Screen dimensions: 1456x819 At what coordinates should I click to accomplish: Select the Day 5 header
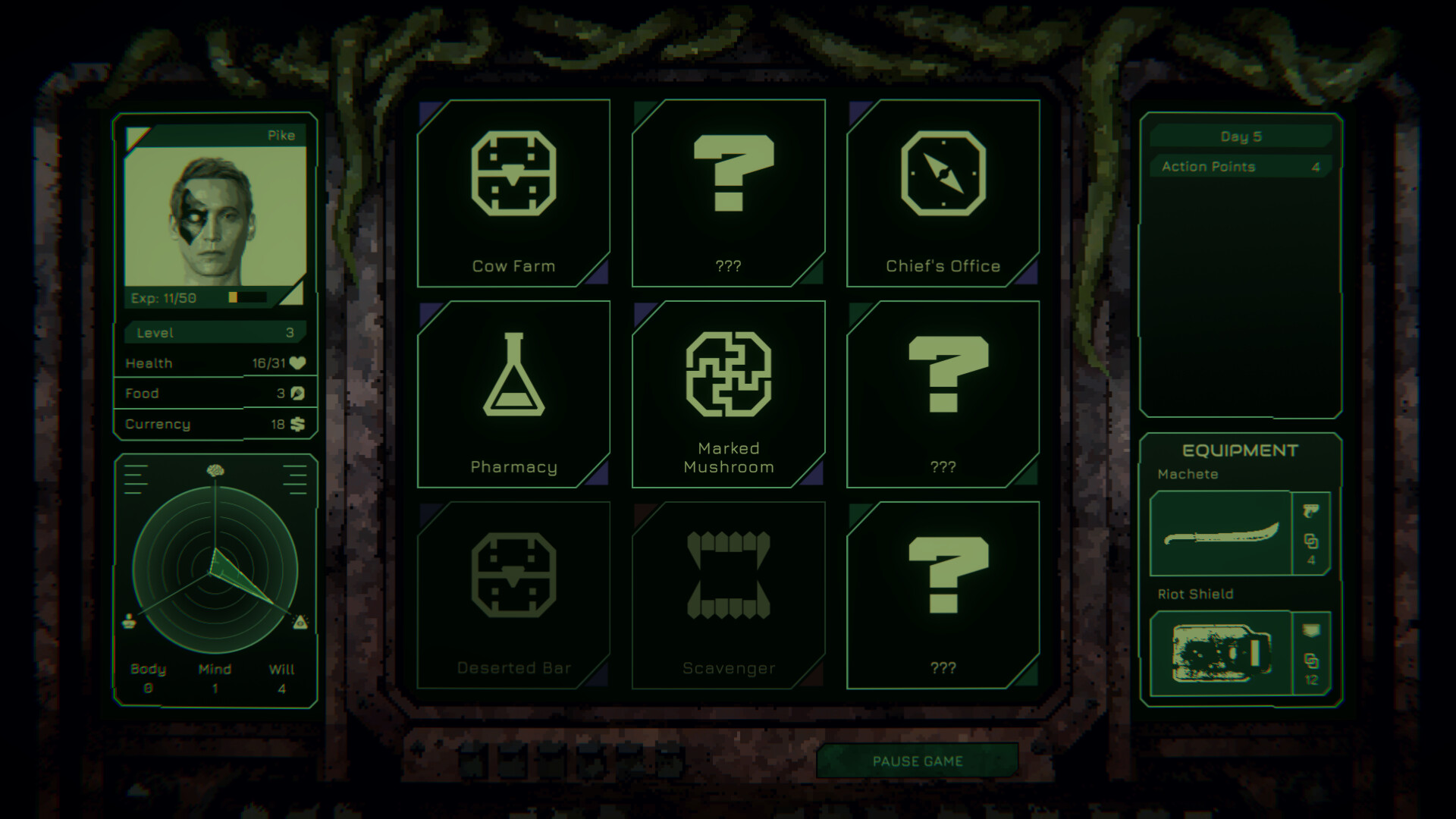[1241, 136]
